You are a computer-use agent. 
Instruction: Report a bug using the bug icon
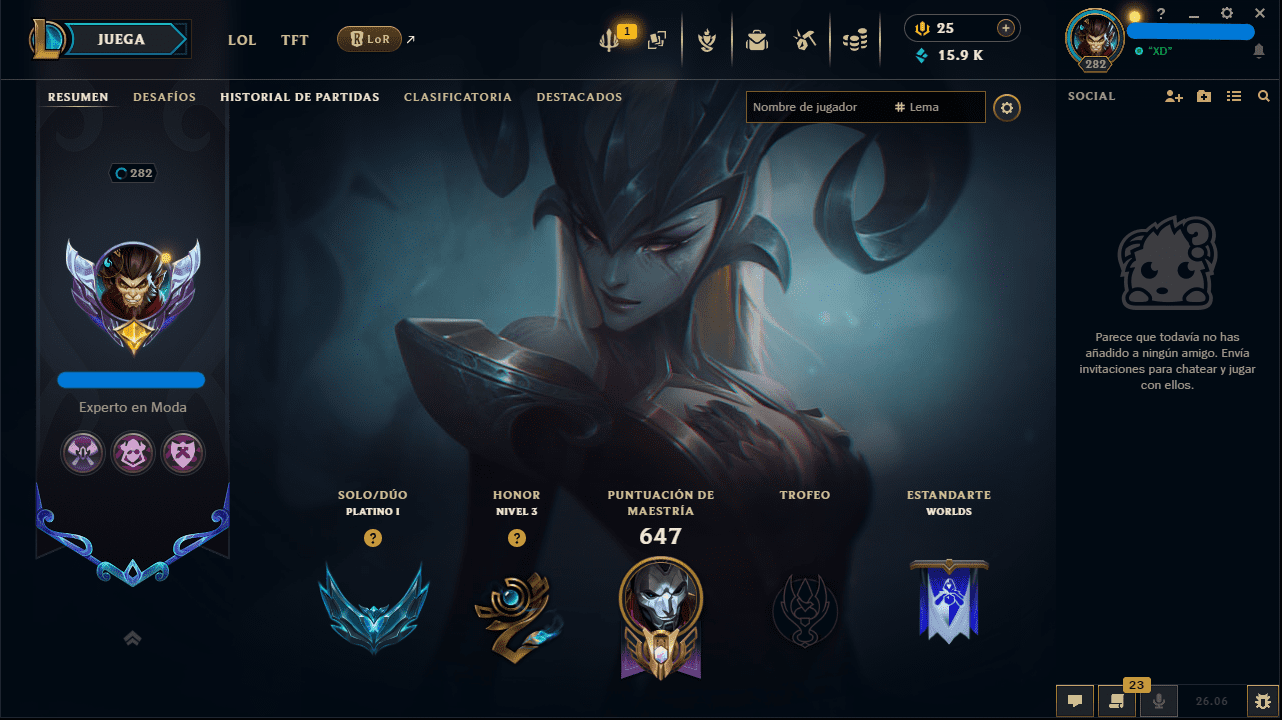(1263, 701)
